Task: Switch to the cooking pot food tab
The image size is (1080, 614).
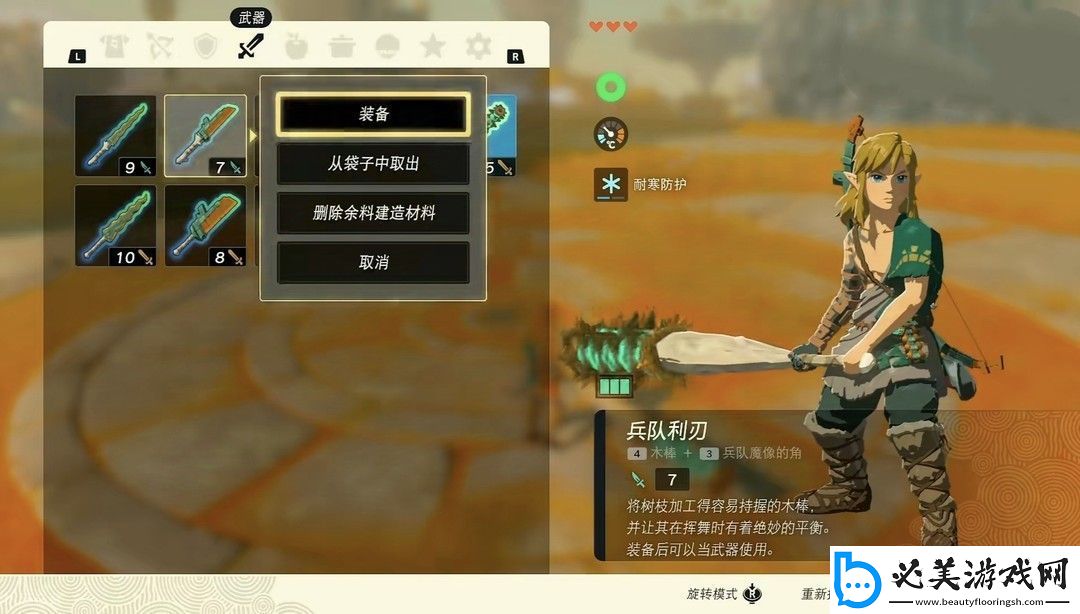Action: (x=342, y=46)
